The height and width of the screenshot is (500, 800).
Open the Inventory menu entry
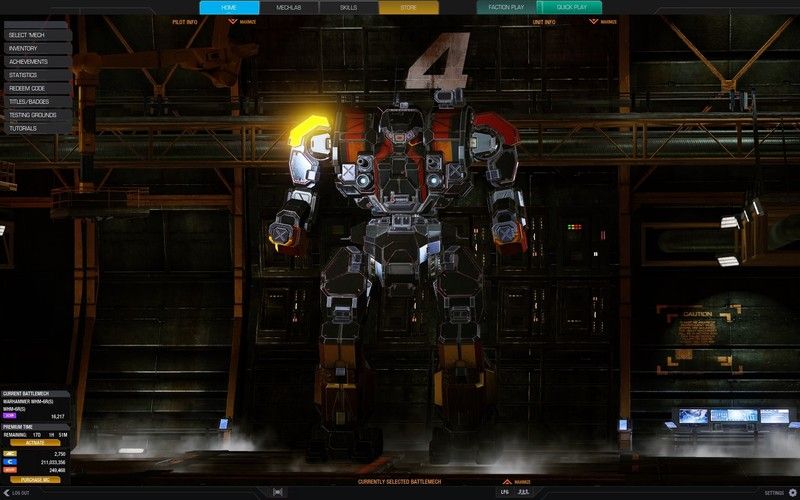pos(36,48)
